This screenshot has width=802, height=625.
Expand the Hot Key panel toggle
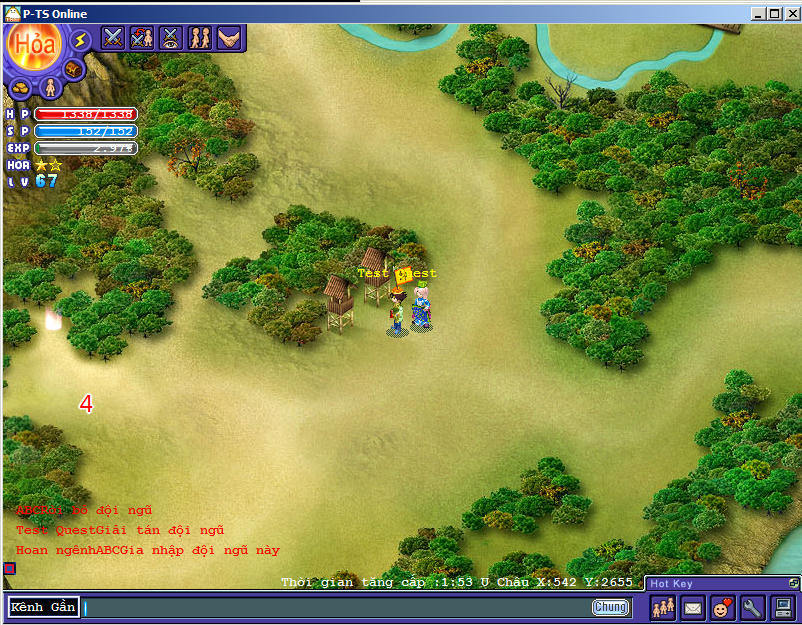point(793,582)
